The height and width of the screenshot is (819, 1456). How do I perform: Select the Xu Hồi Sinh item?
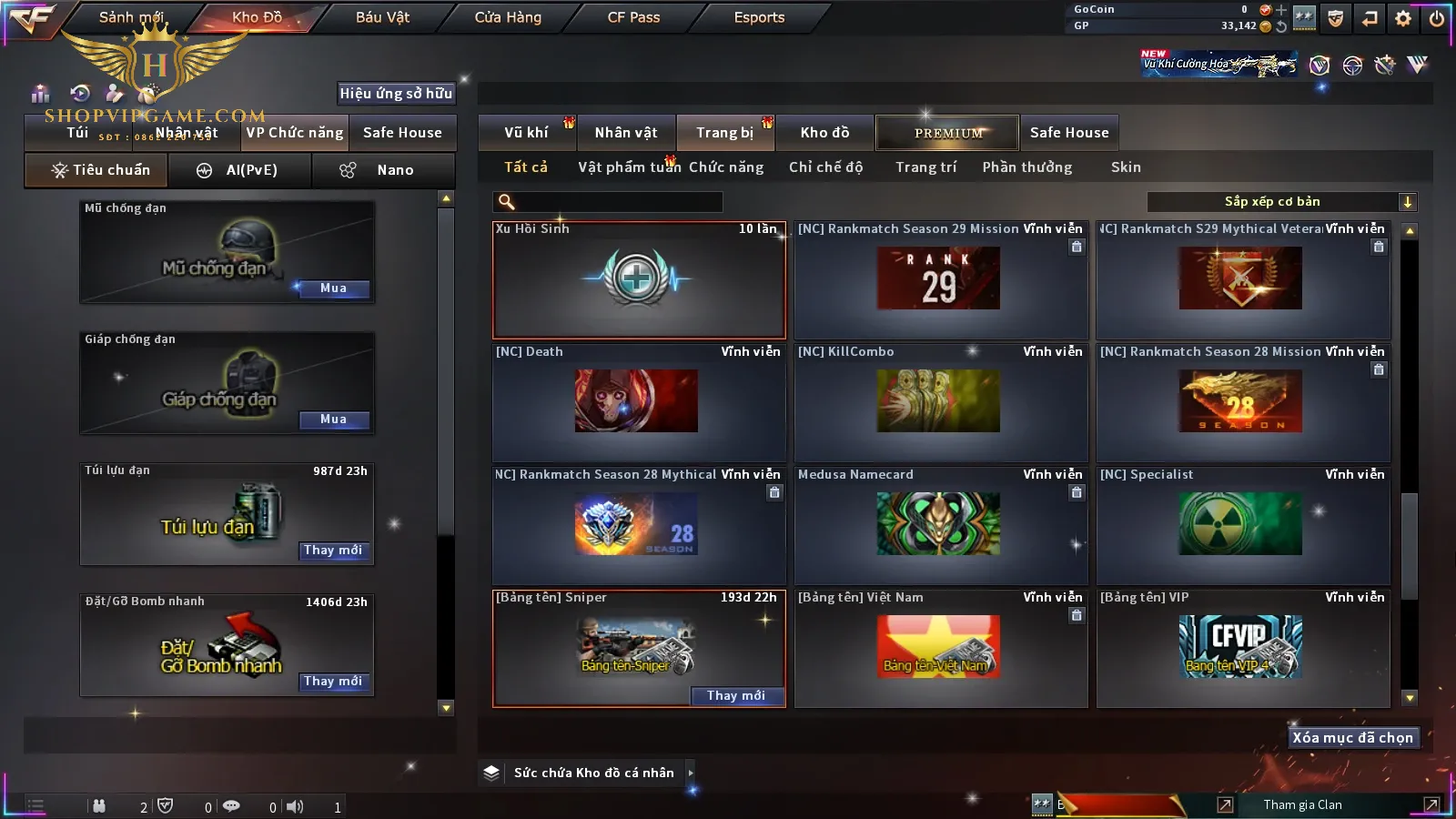click(x=638, y=280)
